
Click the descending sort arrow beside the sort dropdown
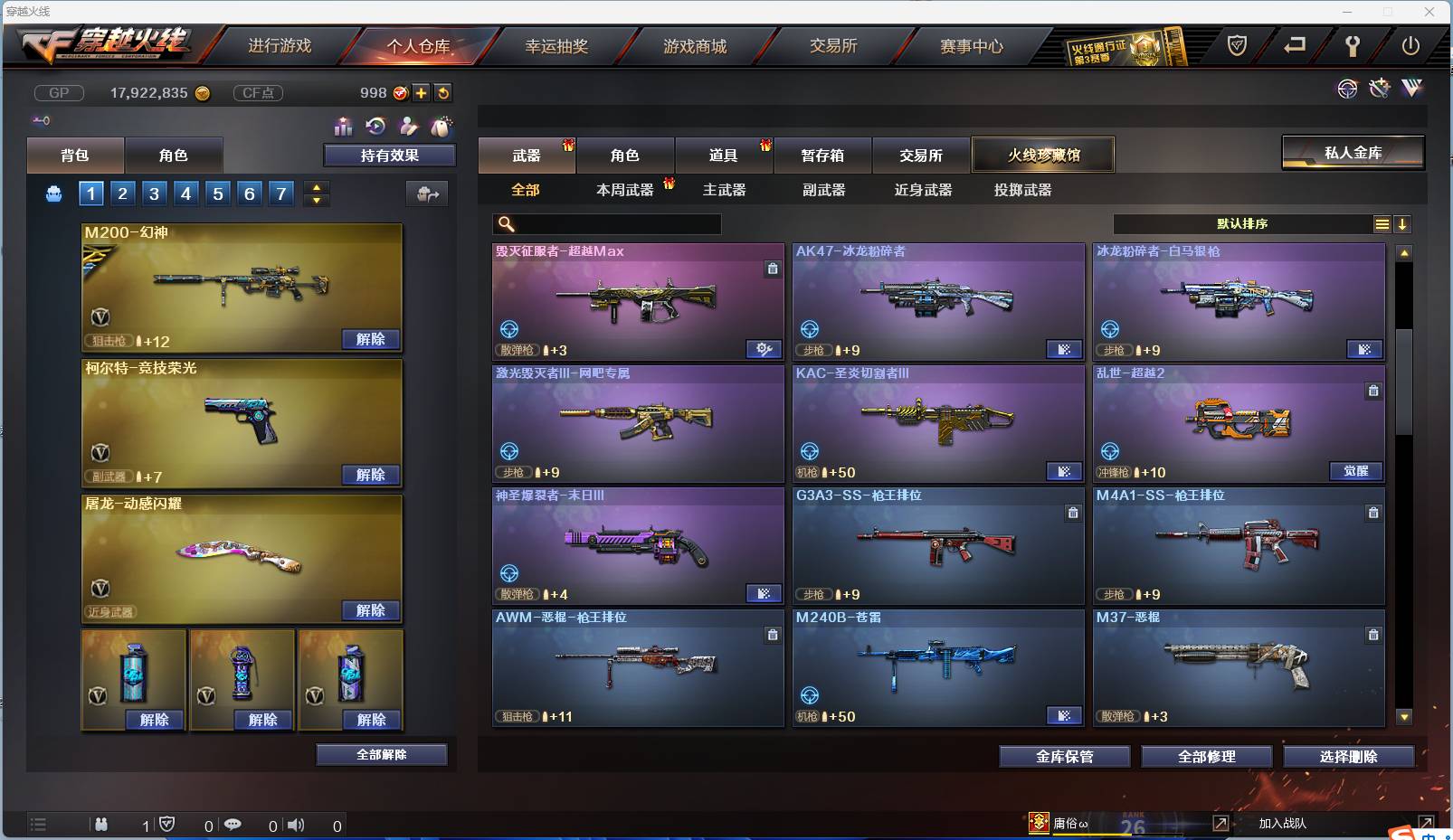[1403, 223]
